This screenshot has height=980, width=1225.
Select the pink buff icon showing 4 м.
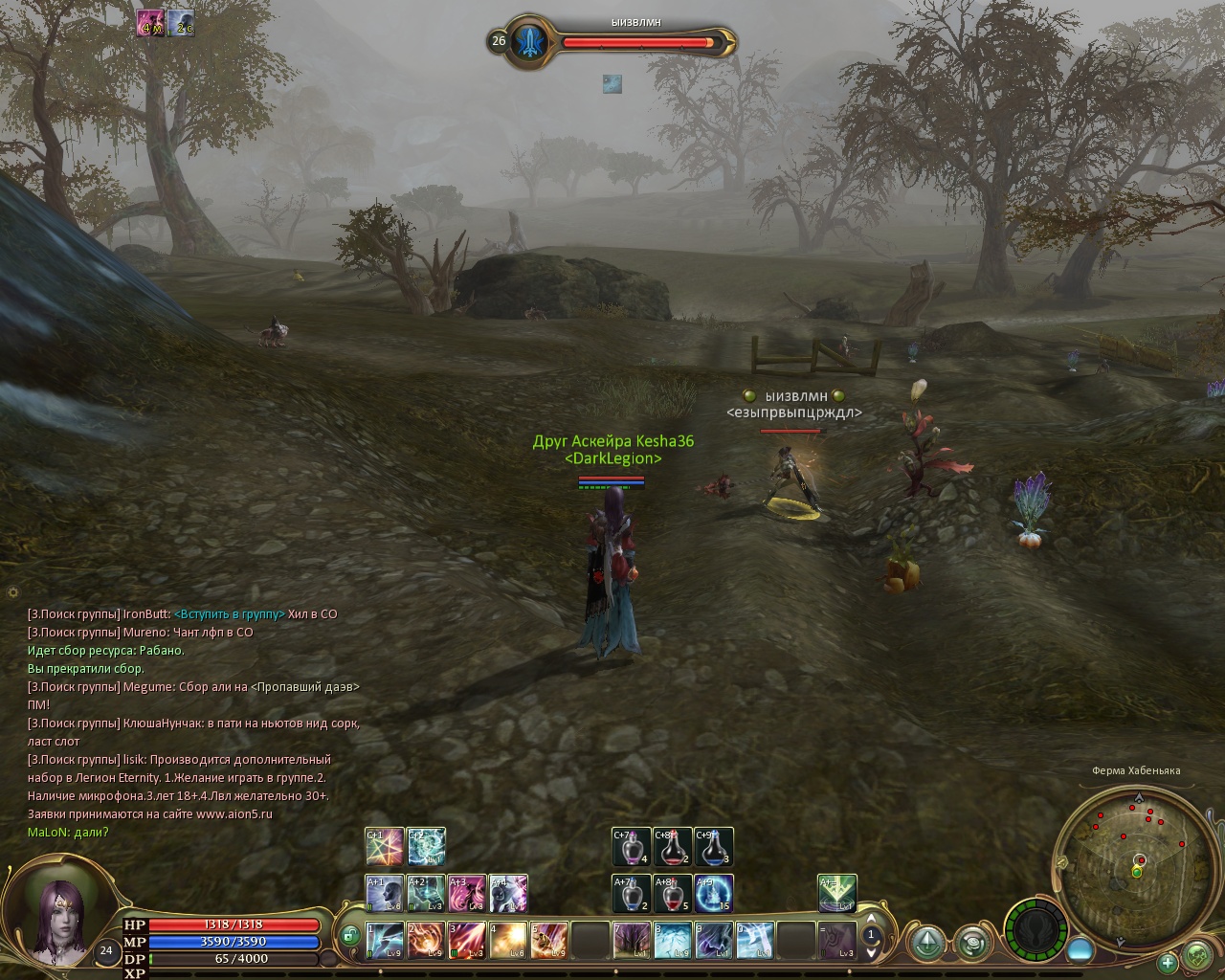coord(149,23)
